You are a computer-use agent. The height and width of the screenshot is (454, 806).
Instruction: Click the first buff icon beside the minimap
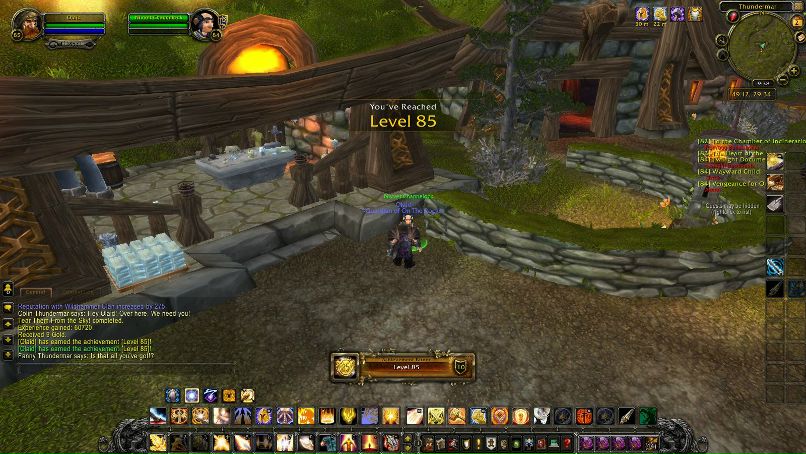click(643, 13)
